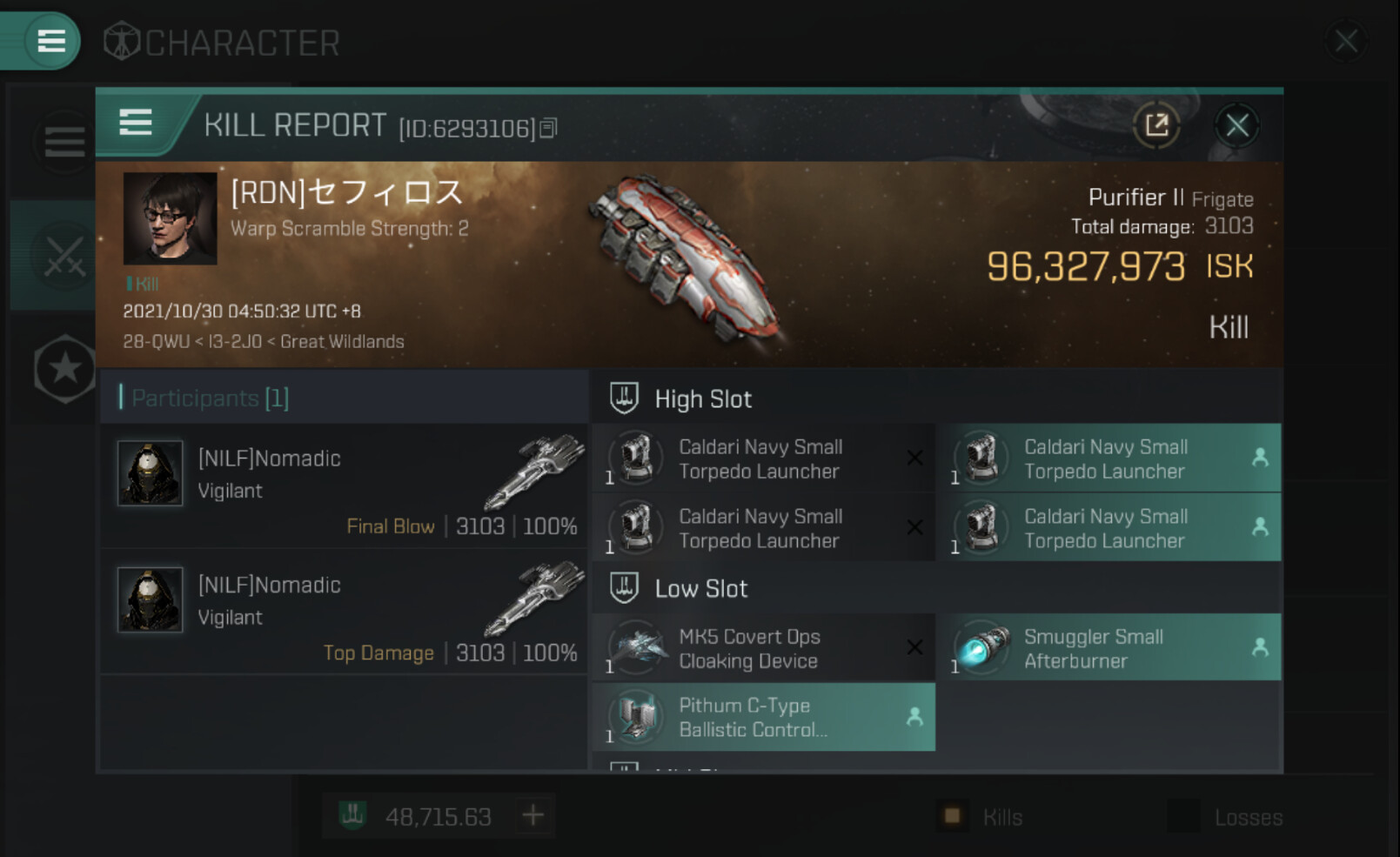Open the Kill Report hamburger menu

pos(136,124)
